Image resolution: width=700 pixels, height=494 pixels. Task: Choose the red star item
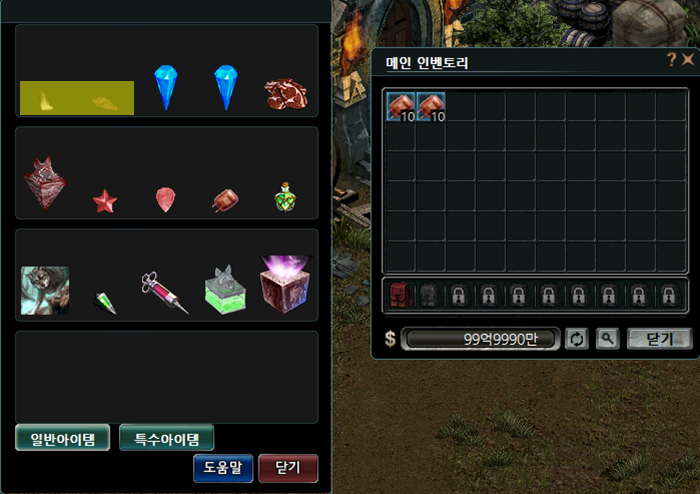click(105, 202)
